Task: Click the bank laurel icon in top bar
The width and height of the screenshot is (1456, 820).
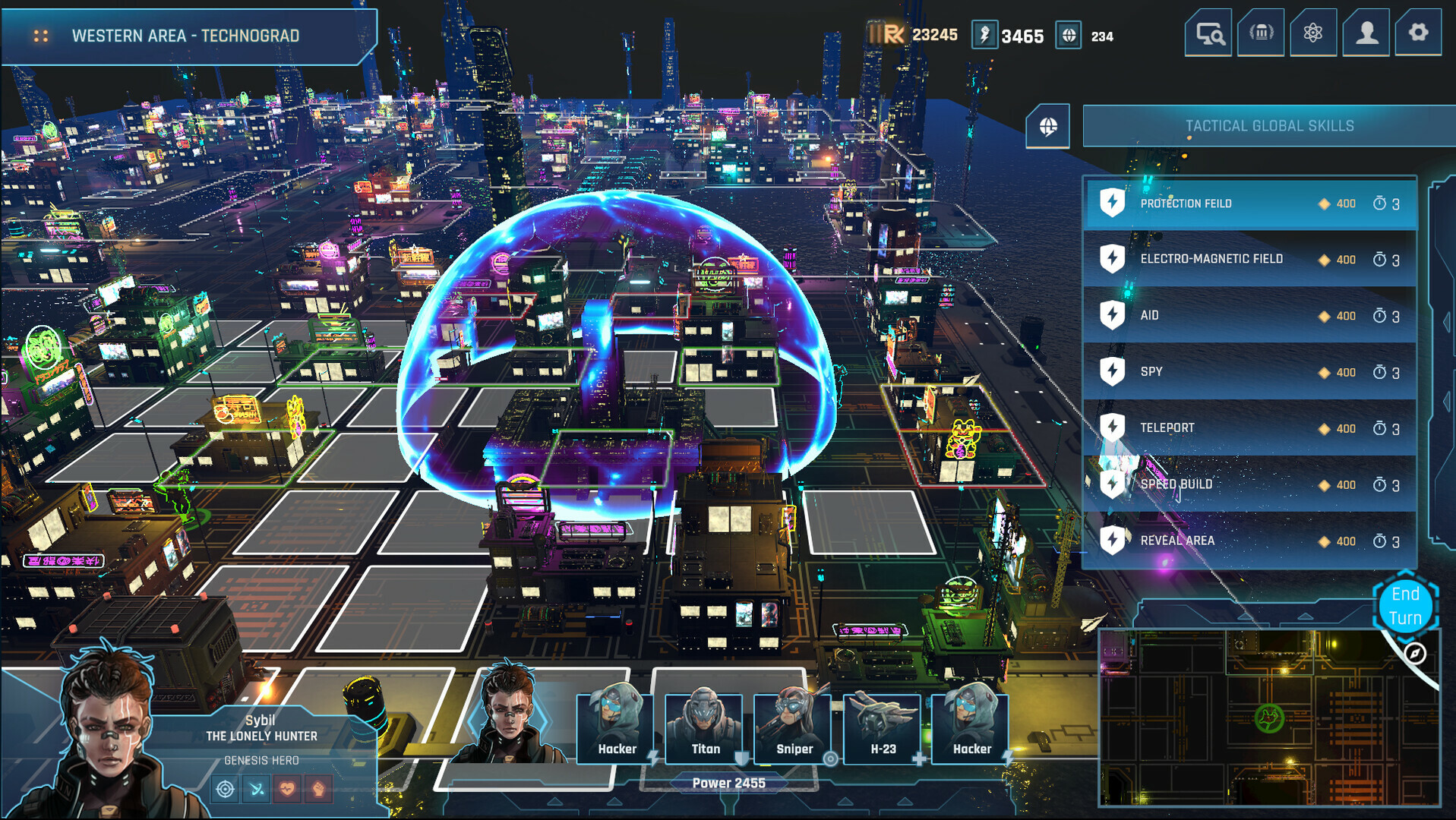Action: pyautogui.click(x=1260, y=33)
